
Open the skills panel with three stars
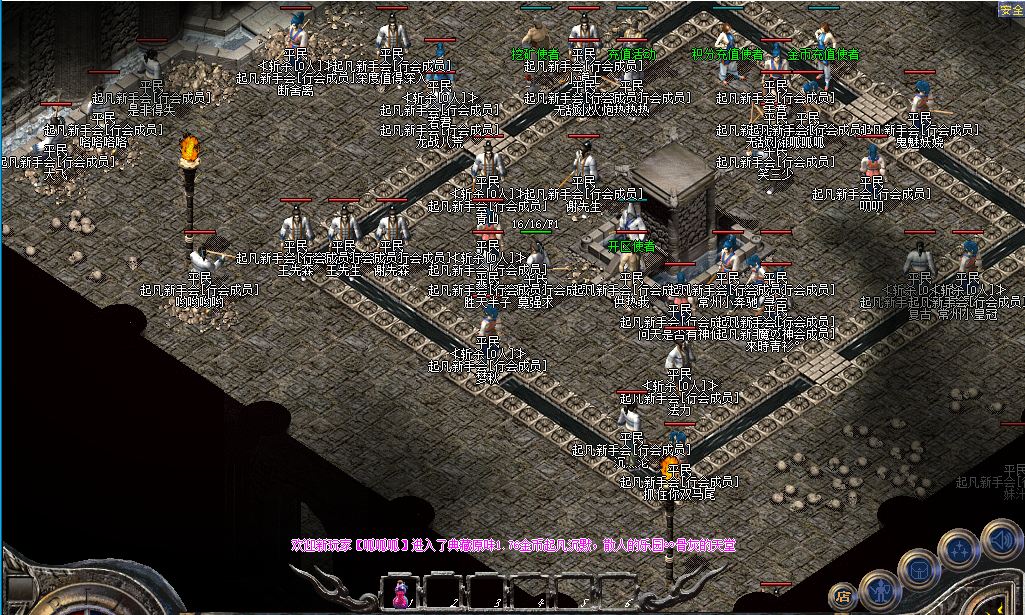click(x=960, y=549)
